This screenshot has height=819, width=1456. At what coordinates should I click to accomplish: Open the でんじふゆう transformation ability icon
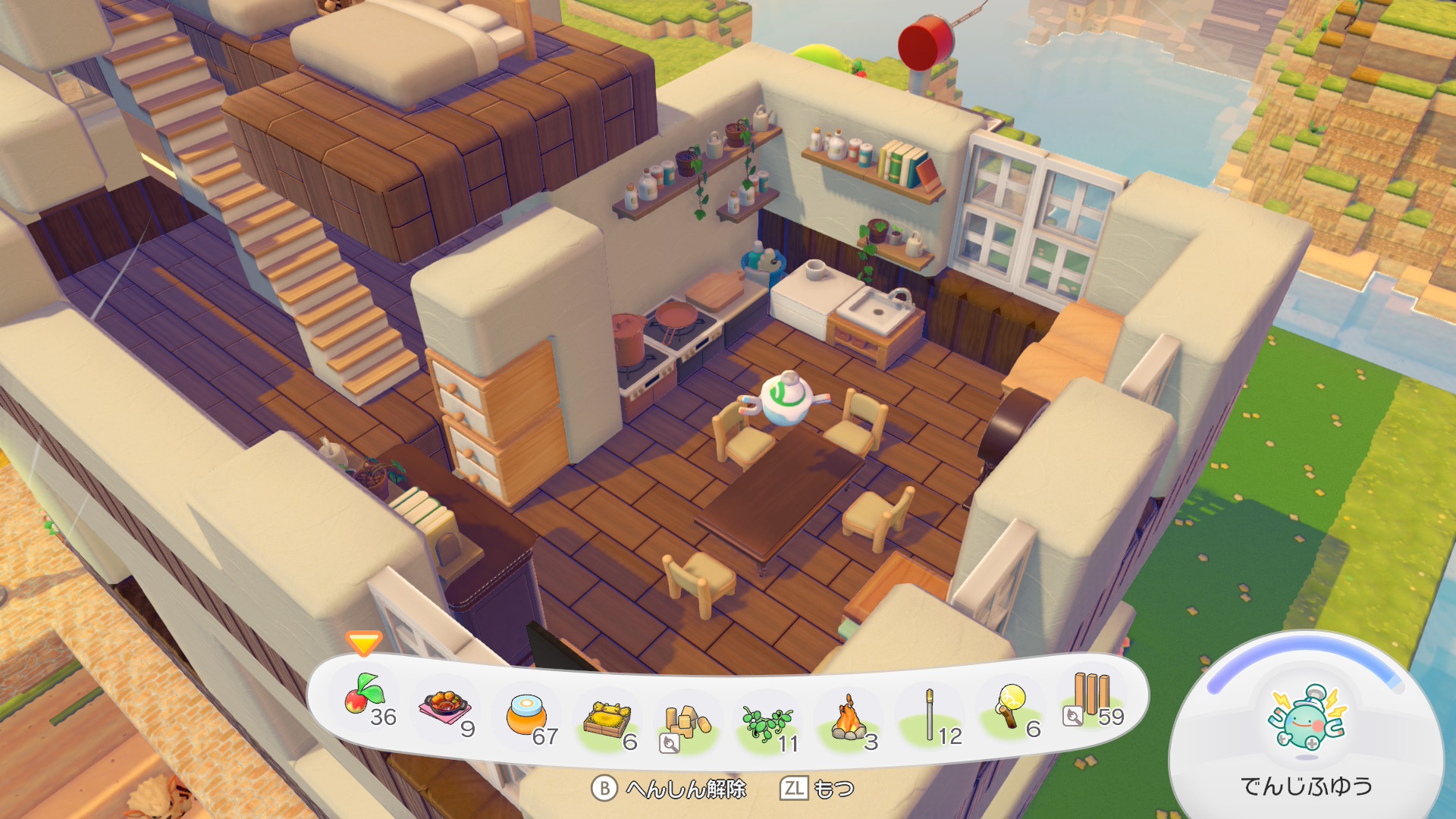(x=1306, y=720)
